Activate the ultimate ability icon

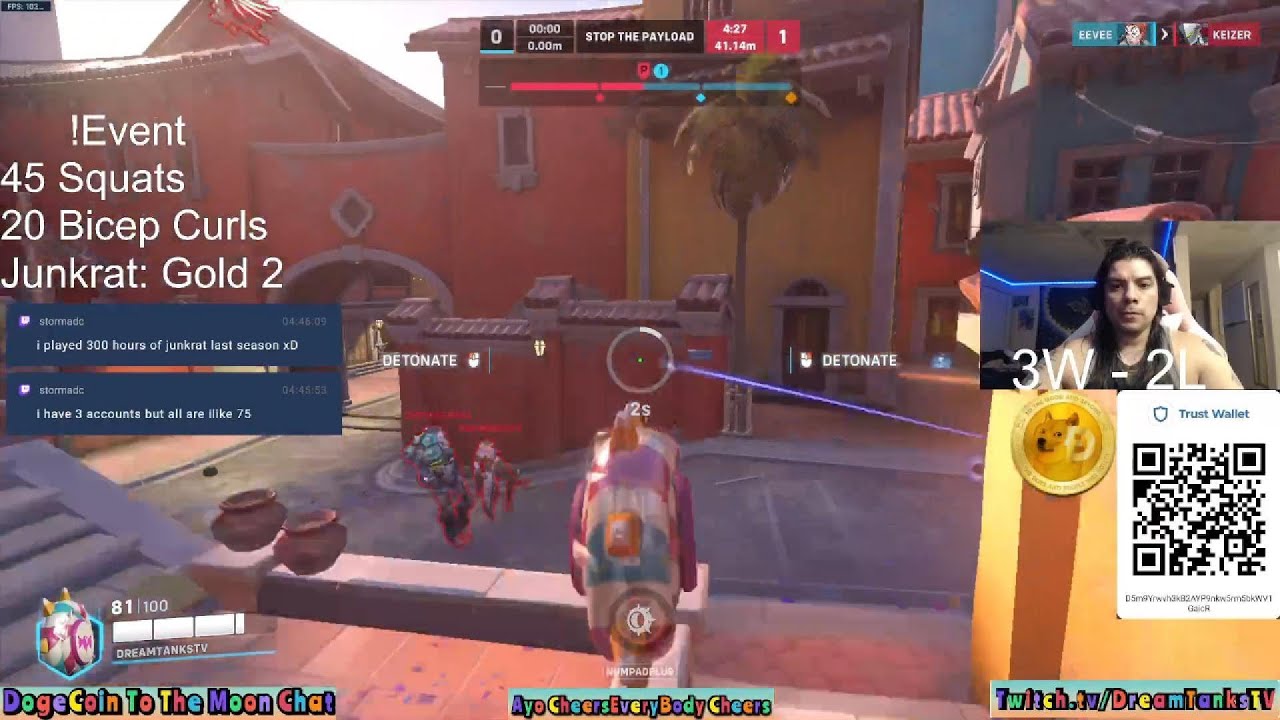(x=640, y=622)
